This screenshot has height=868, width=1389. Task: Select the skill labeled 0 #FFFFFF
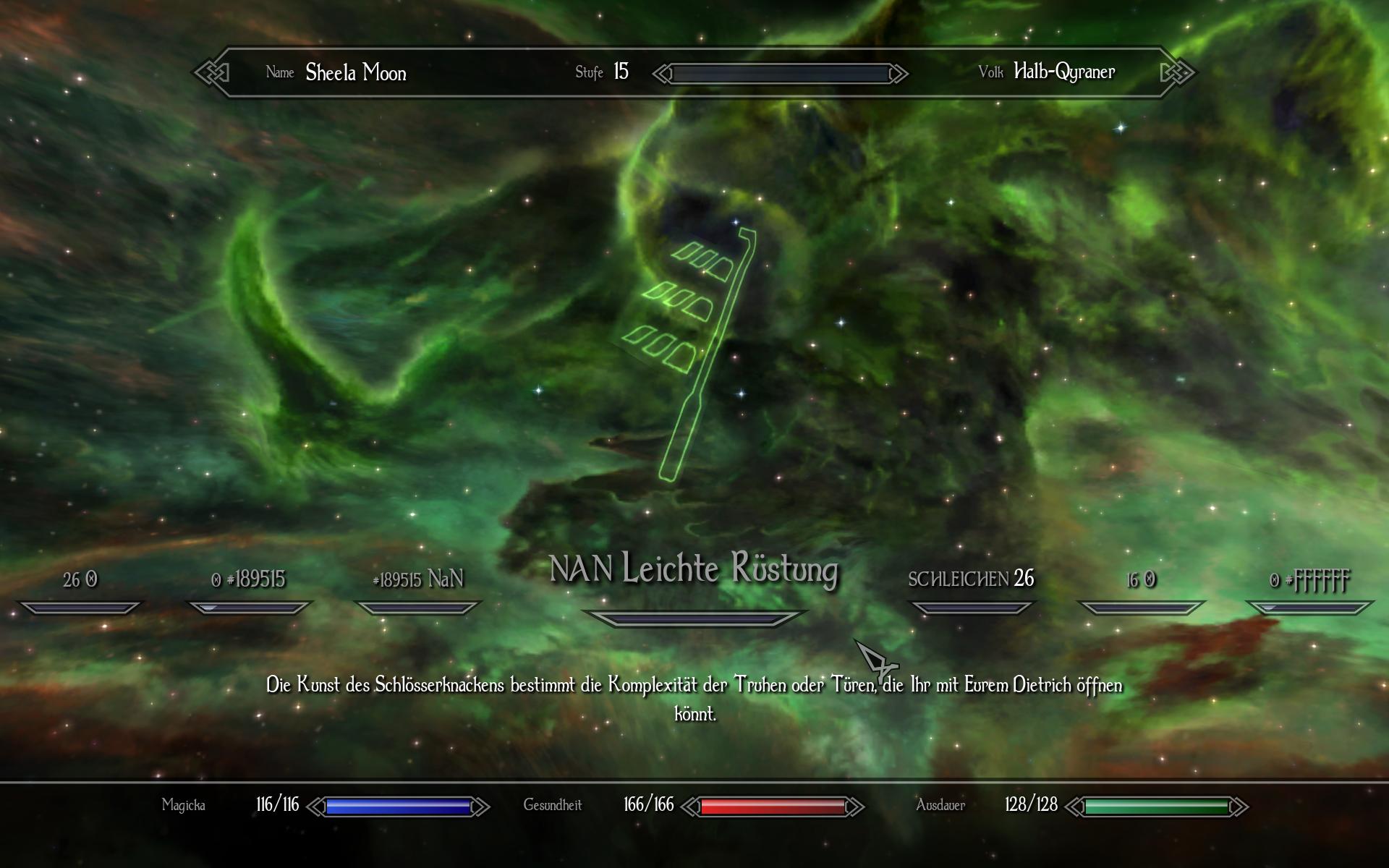(x=1309, y=580)
